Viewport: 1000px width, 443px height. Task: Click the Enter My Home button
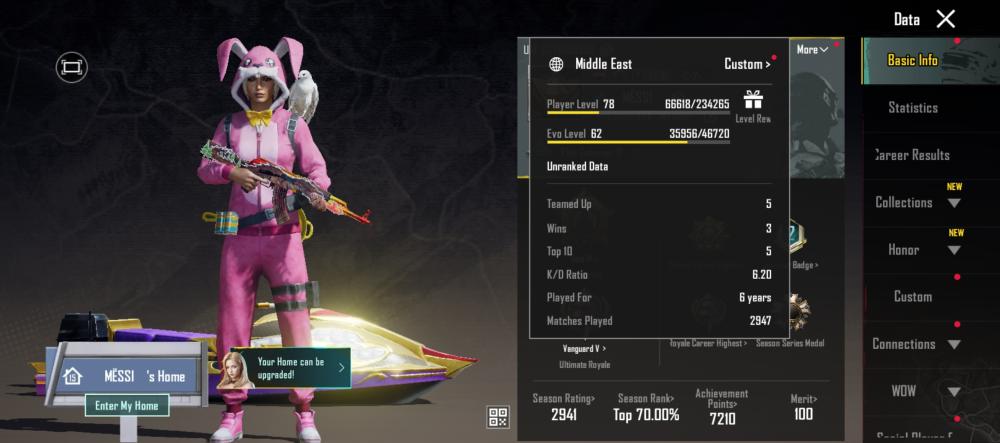[127, 405]
